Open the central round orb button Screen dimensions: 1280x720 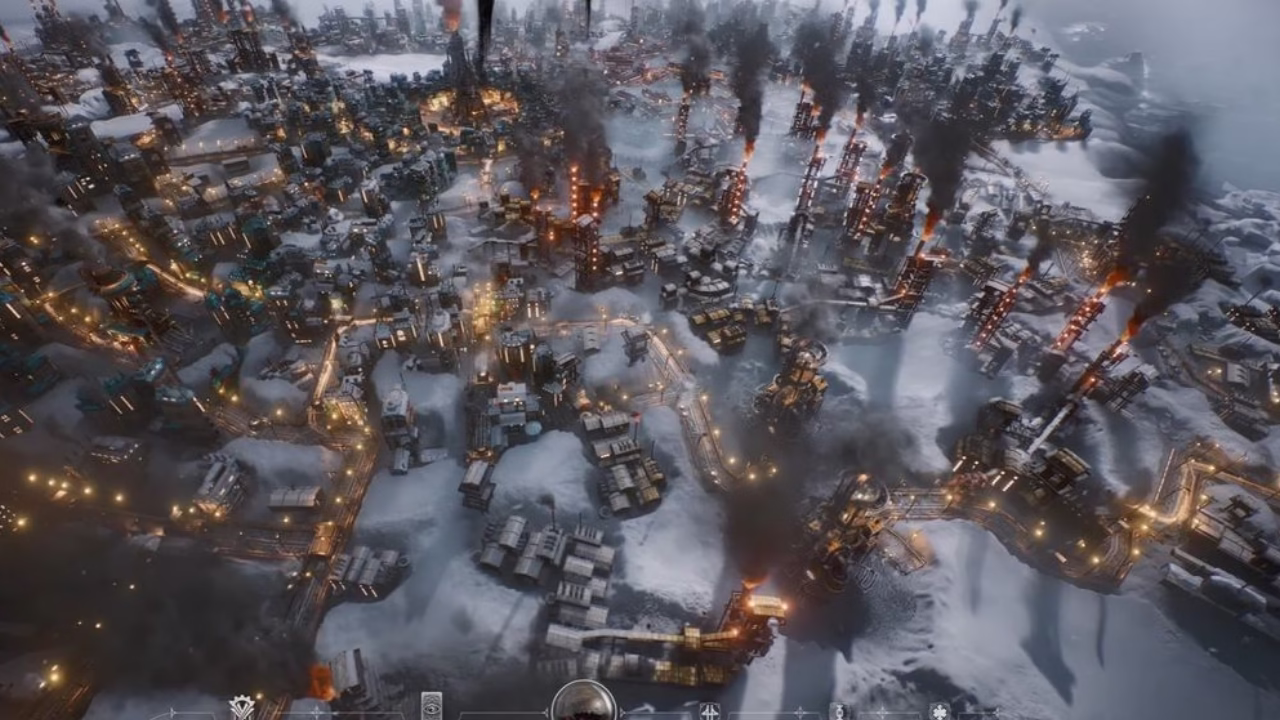583,702
